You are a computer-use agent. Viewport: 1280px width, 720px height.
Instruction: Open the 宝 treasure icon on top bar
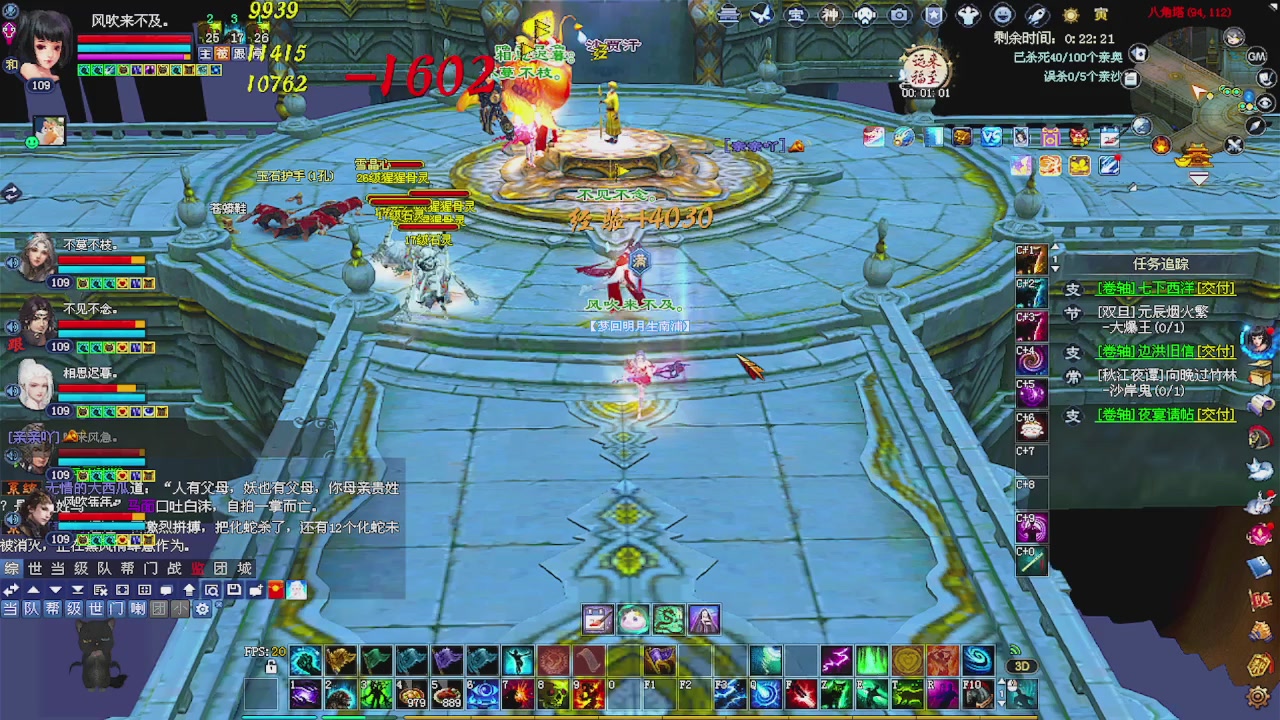click(794, 14)
